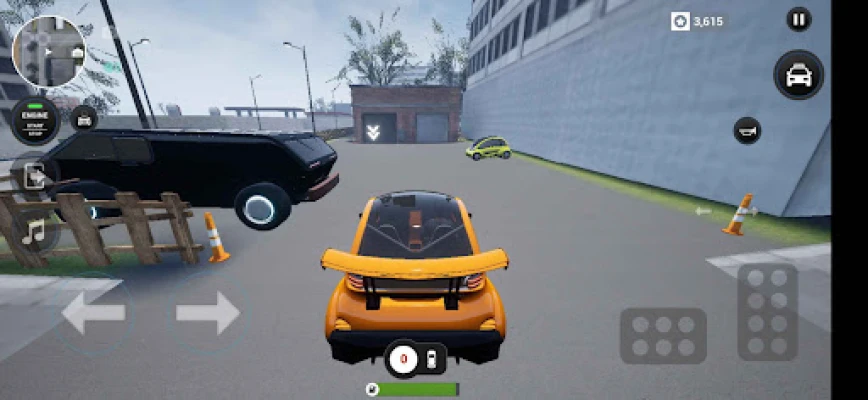Pause the game
Image resolution: width=868 pixels, height=400 pixels.
(798, 19)
